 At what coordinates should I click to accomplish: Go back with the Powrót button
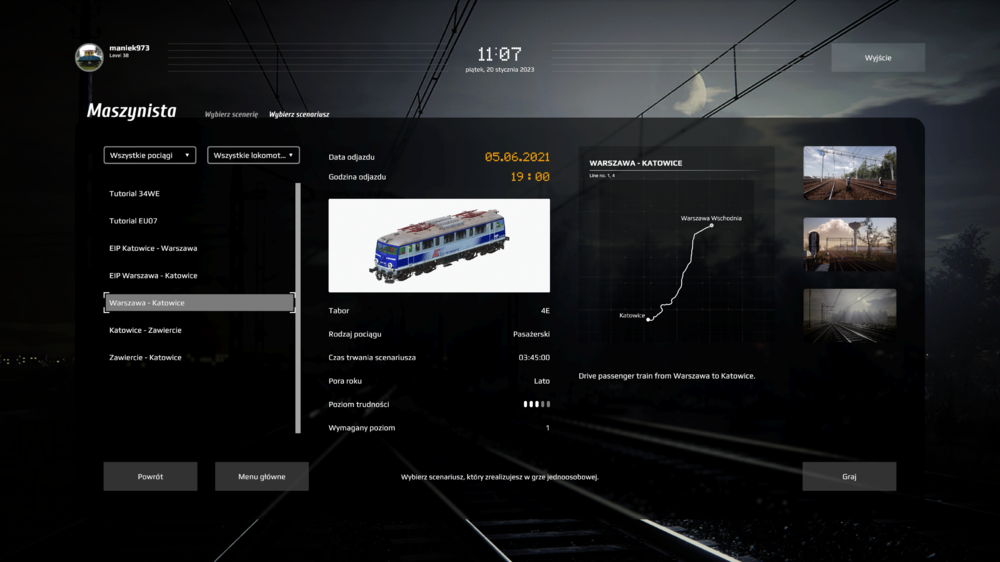(x=150, y=476)
